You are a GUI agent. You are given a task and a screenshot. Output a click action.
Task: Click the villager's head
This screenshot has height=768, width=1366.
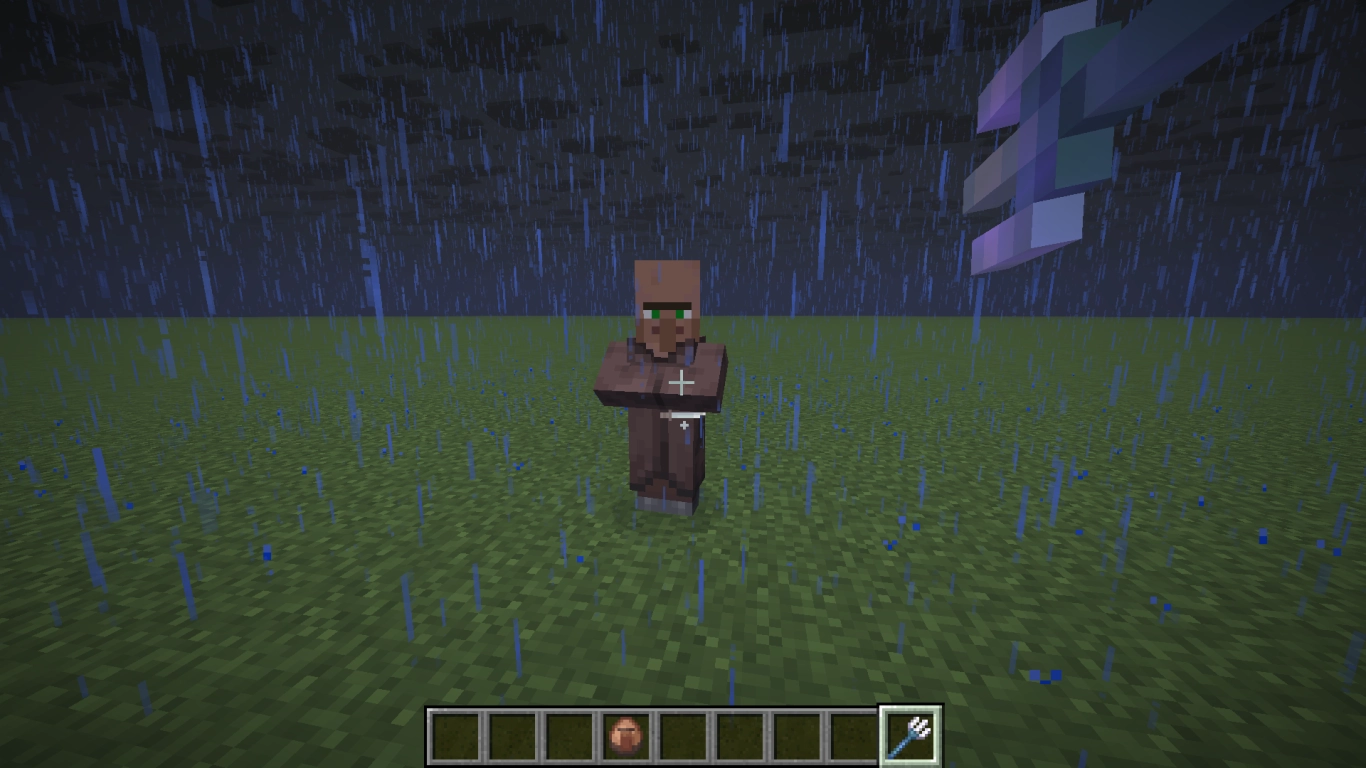[x=668, y=290]
